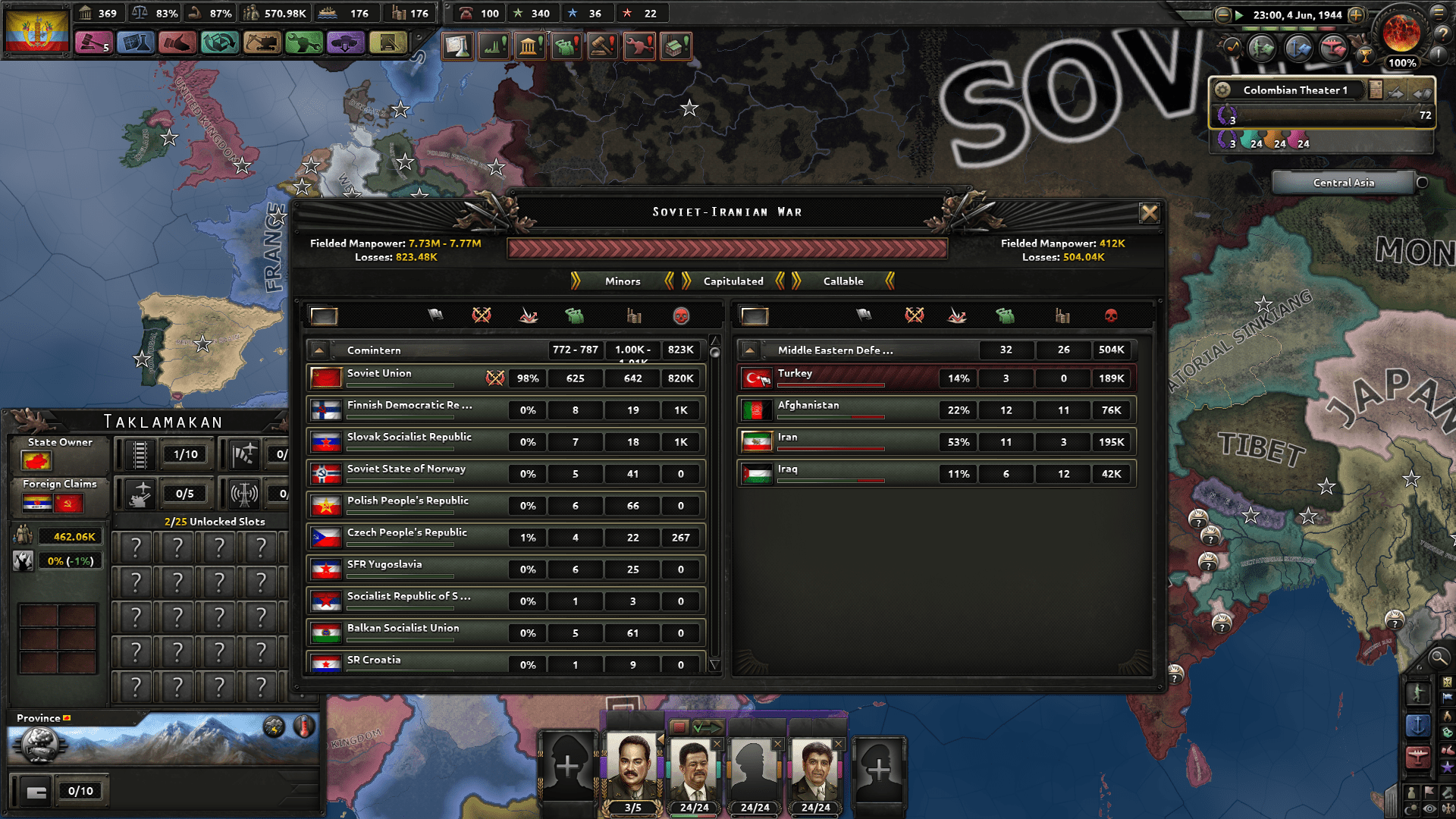Open the Research menu icon
Screen dimensions: 1456x819
pyautogui.click(x=133, y=43)
